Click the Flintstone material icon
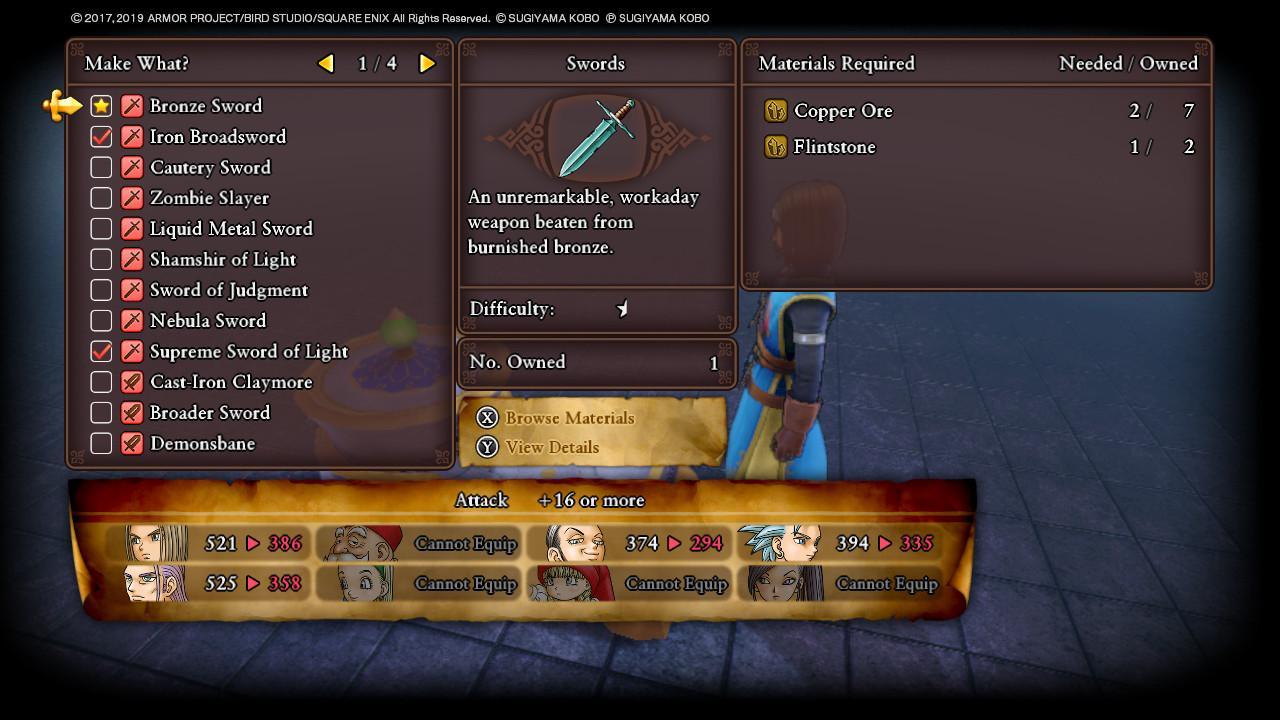 (777, 147)
